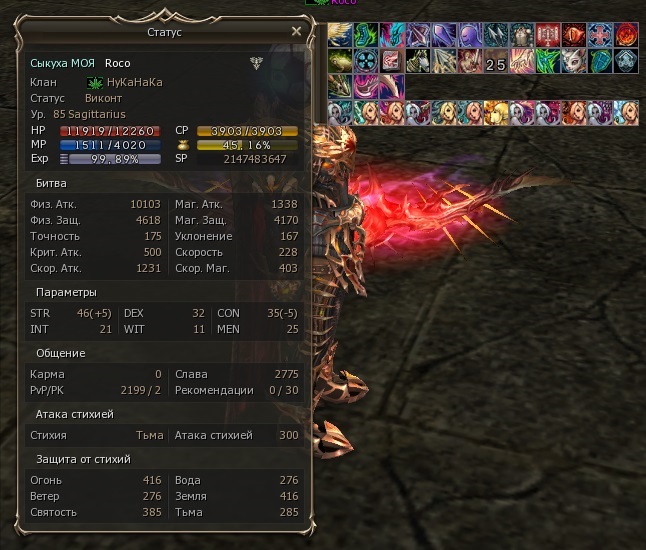646x550 pixels.
Task: Click the red eye buff icon
Action: click(573, 34)
